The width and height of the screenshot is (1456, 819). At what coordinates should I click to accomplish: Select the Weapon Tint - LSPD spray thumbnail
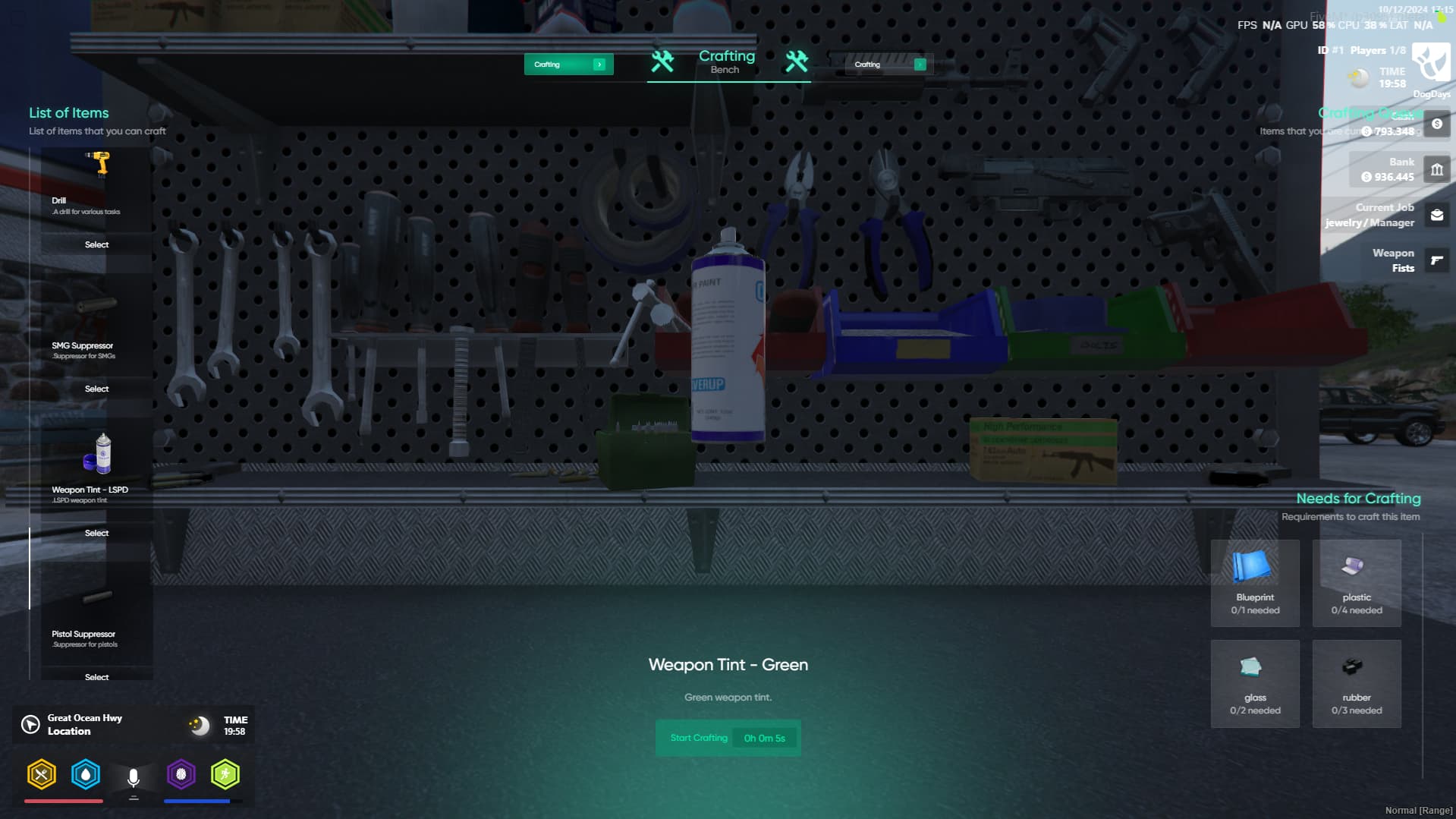[96, 454]
